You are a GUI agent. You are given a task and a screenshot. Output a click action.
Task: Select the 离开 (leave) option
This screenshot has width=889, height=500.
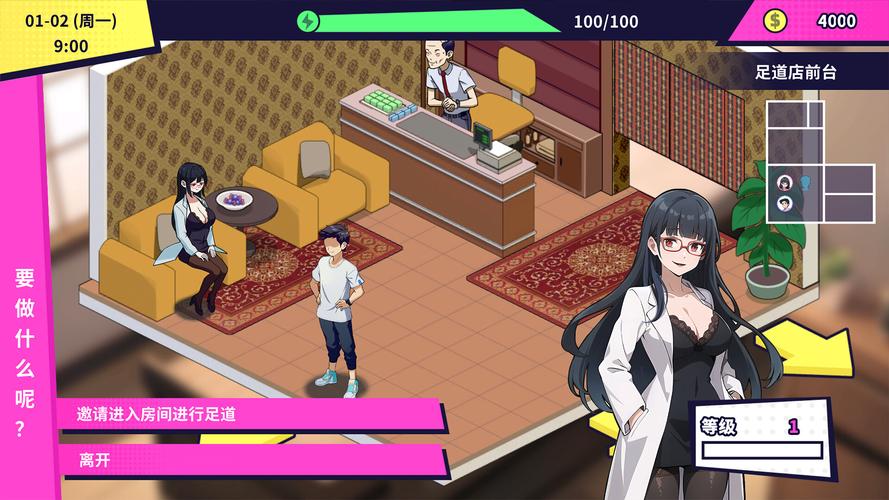point(250,460)
